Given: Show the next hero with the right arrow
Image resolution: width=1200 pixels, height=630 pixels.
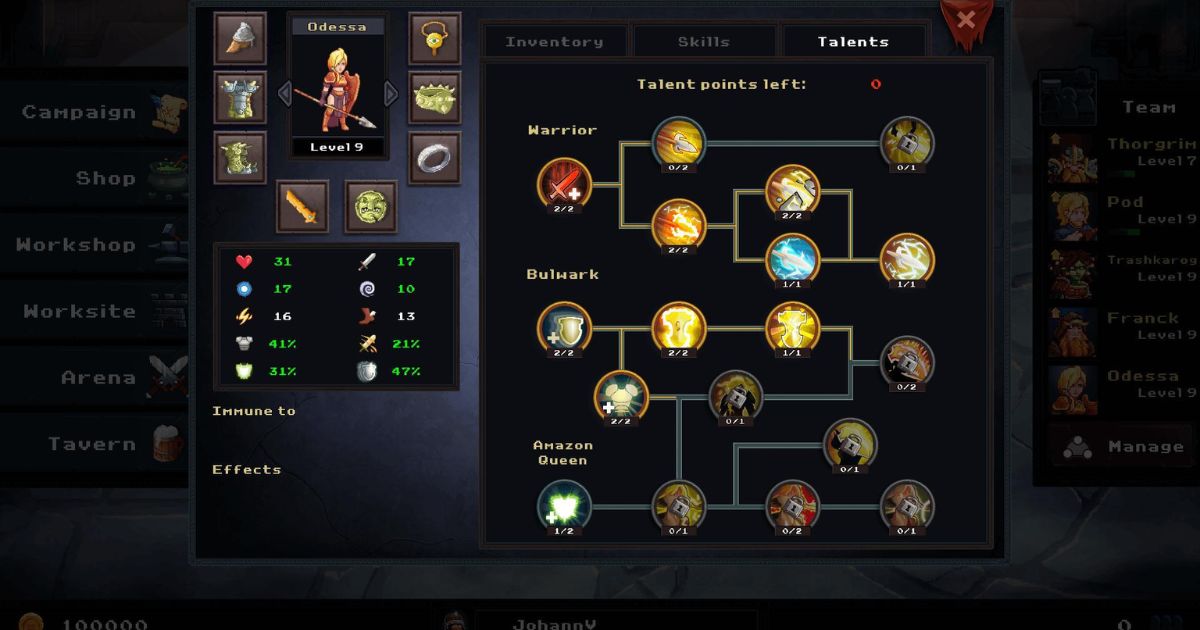Looking at the screenshot, I should tap(391, 94).
